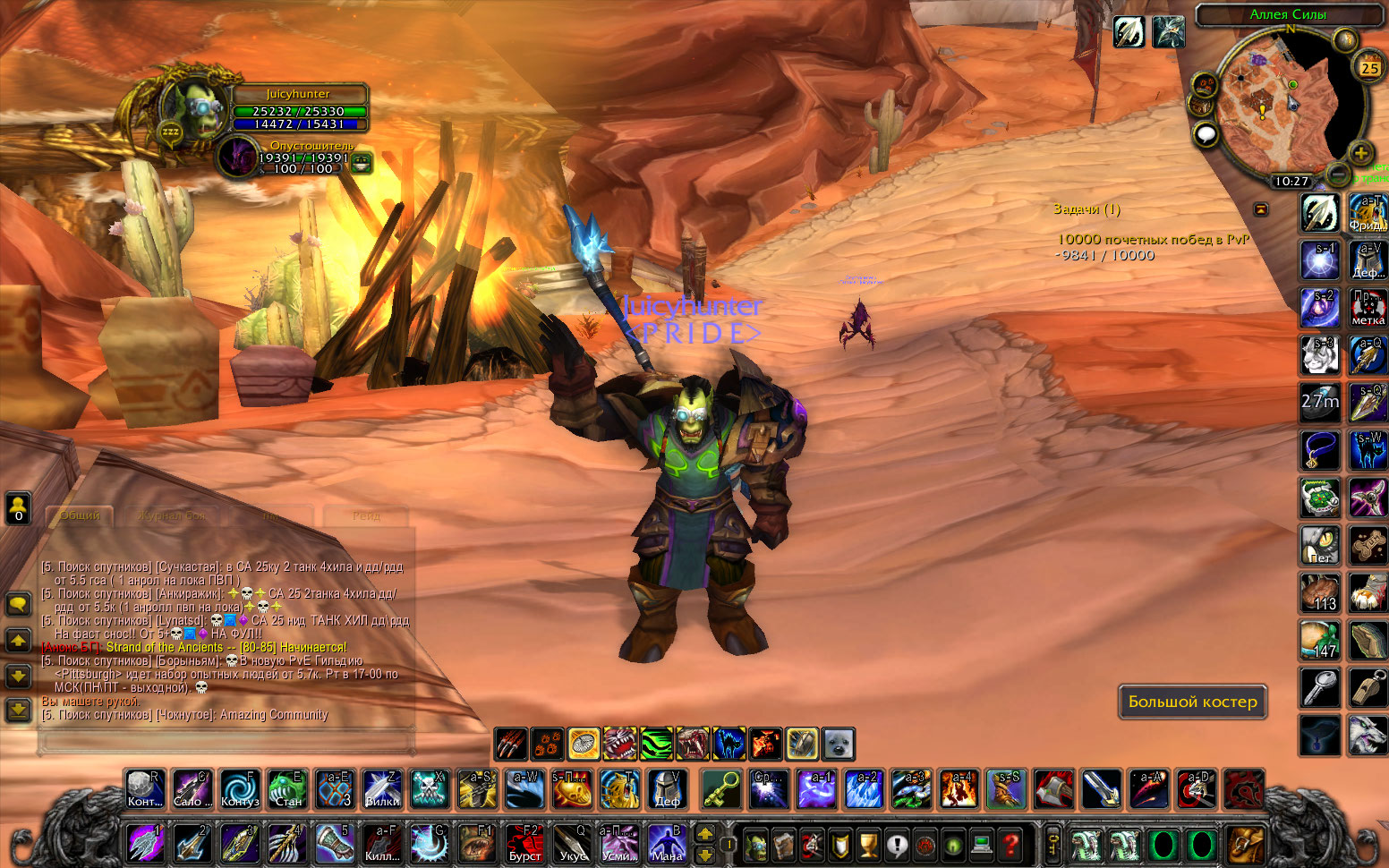Open the chat menu speech bubble button
This screenshot has width=1389, height=868.
point(19,604)
